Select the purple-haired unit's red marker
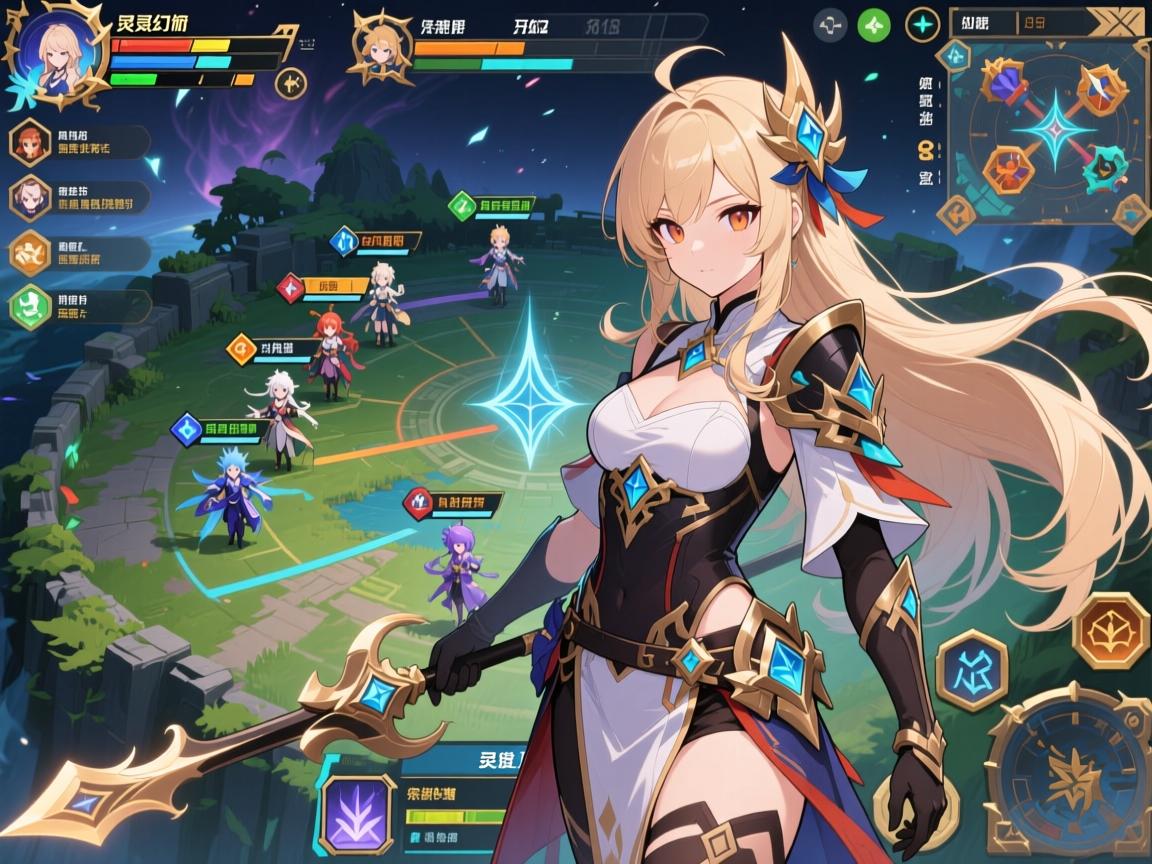This screenshot has height=864, width=1152. pyautogui.click(x=418, y=501)
